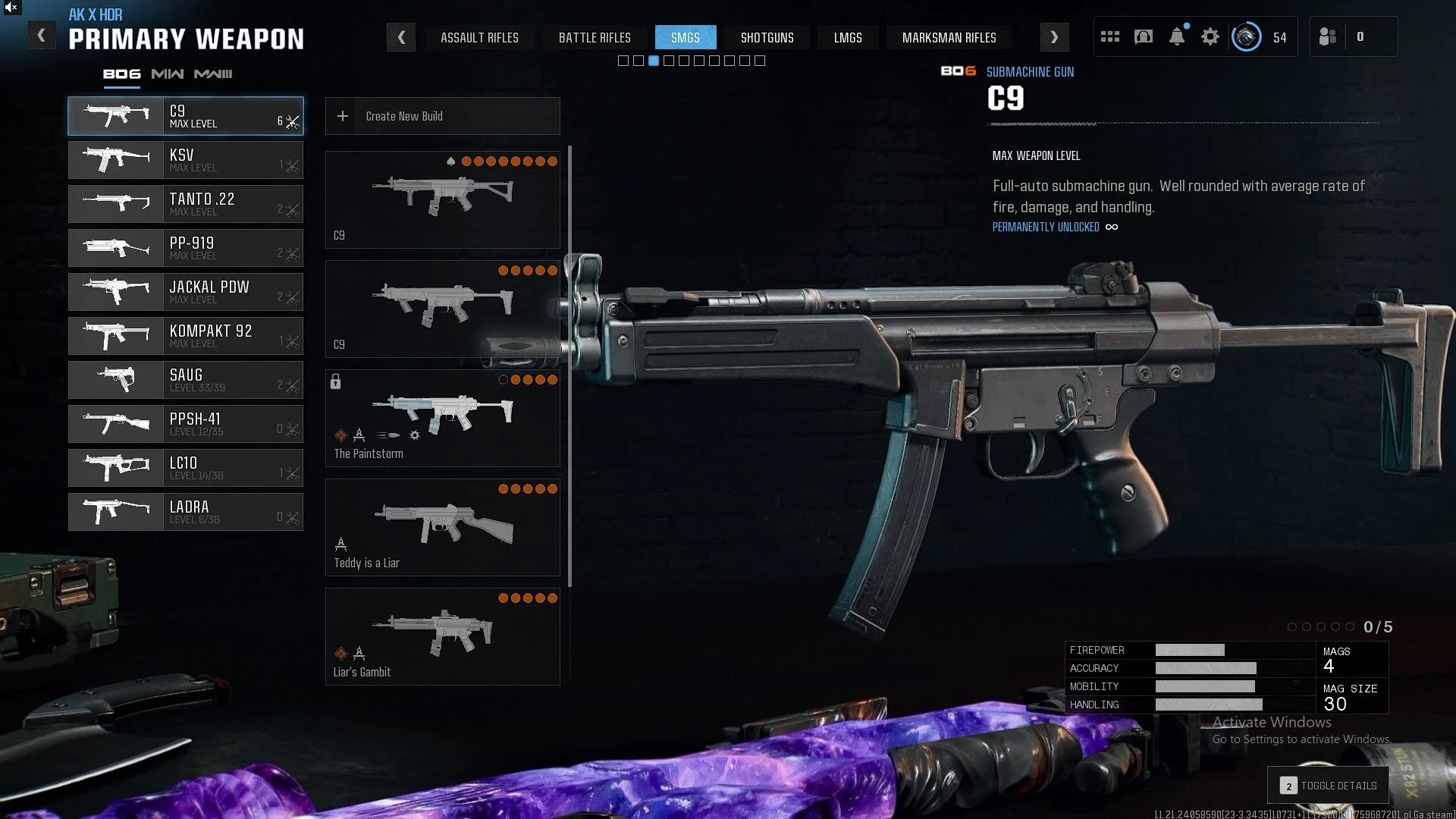Create a new build
Viewport: 1456px width, 819px height.
coord(442,116)
